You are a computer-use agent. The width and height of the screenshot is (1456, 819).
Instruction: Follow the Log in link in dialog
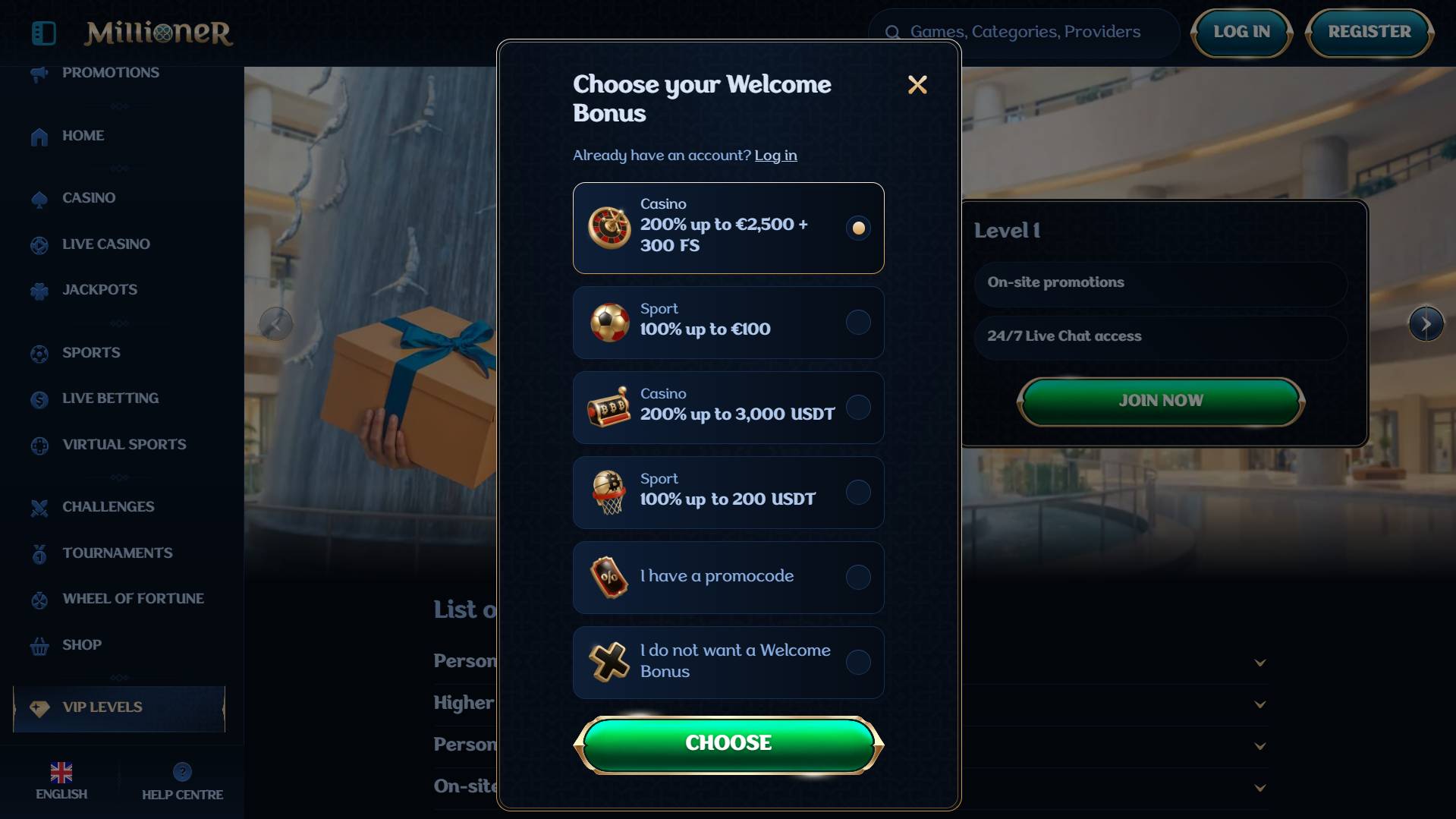(x=775, y=156)
